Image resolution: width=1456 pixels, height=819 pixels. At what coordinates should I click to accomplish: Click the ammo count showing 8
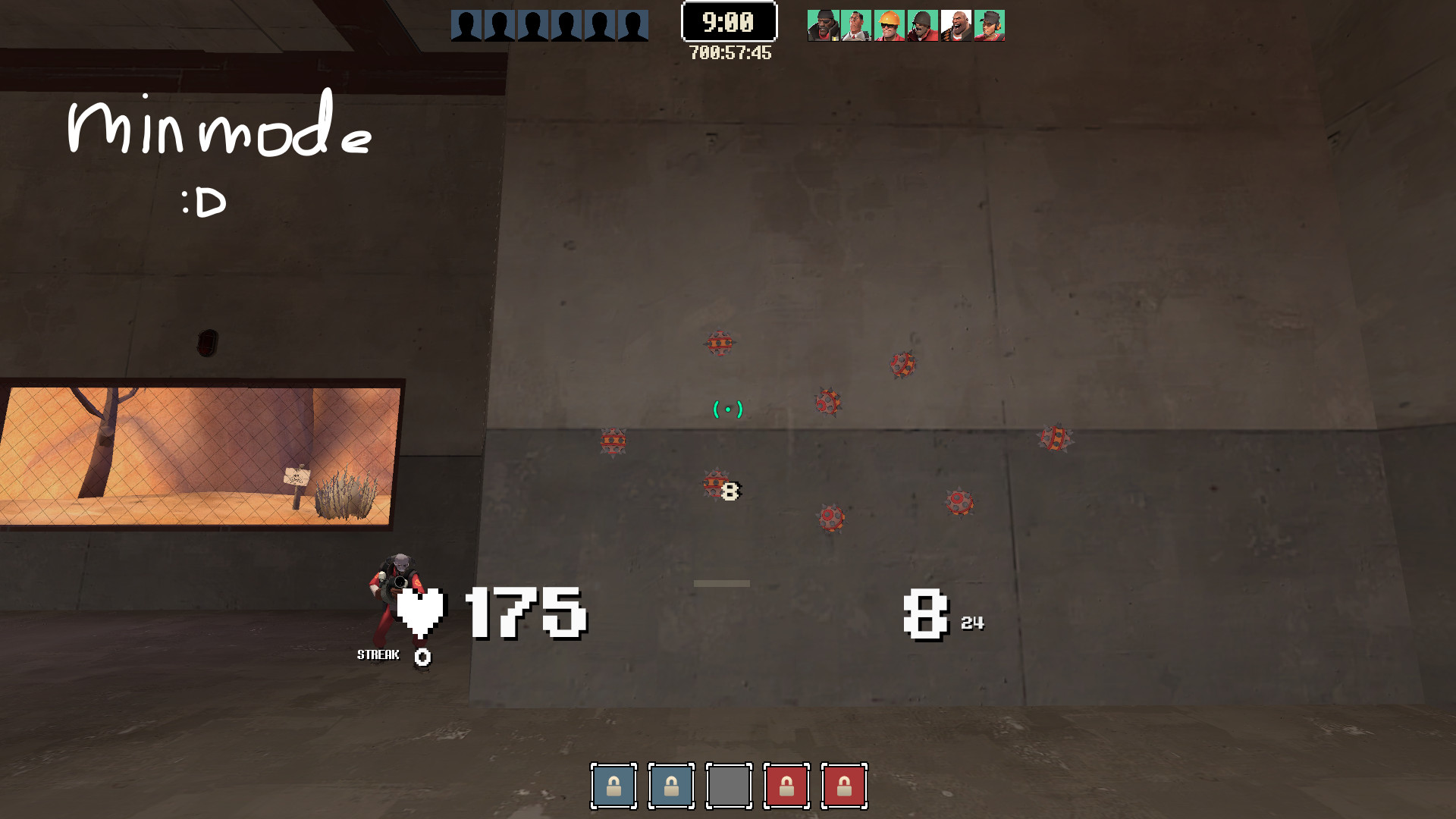927,614
